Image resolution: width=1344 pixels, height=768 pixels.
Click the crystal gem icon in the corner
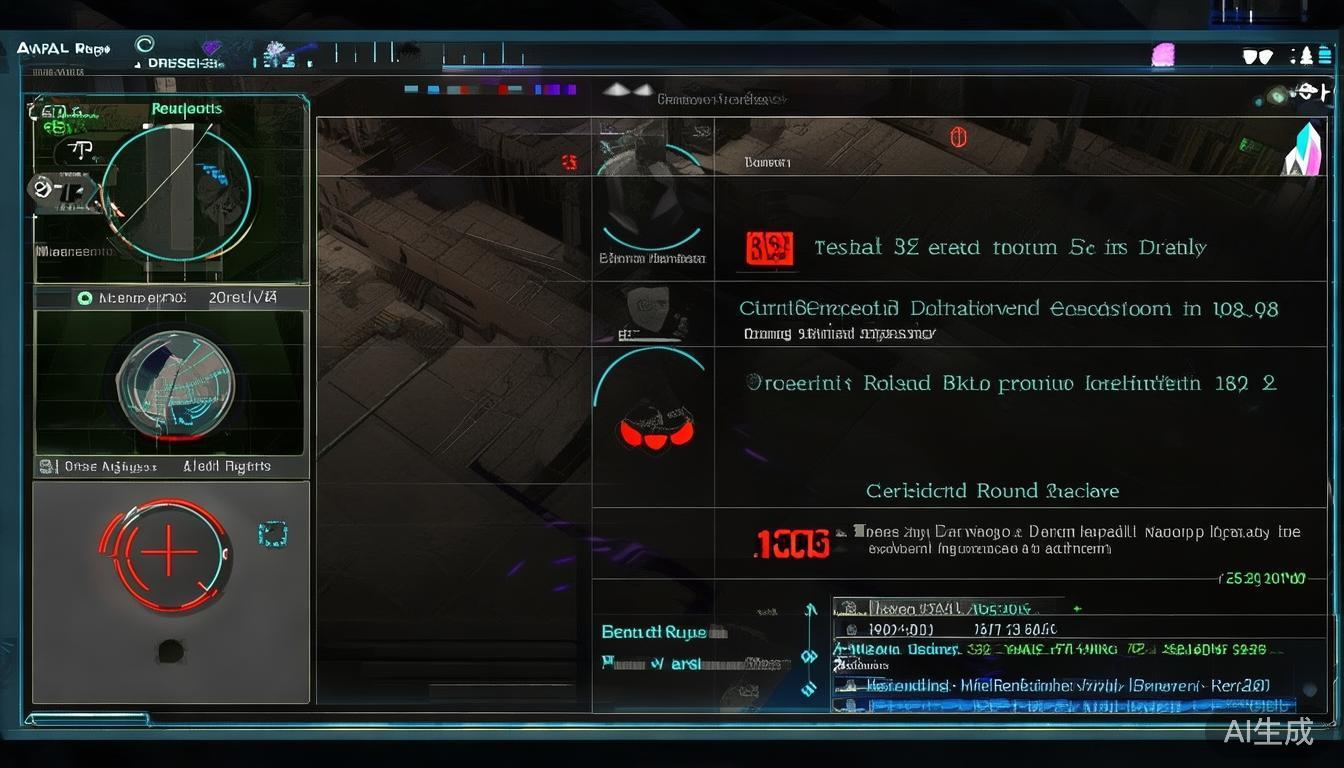1304,150
